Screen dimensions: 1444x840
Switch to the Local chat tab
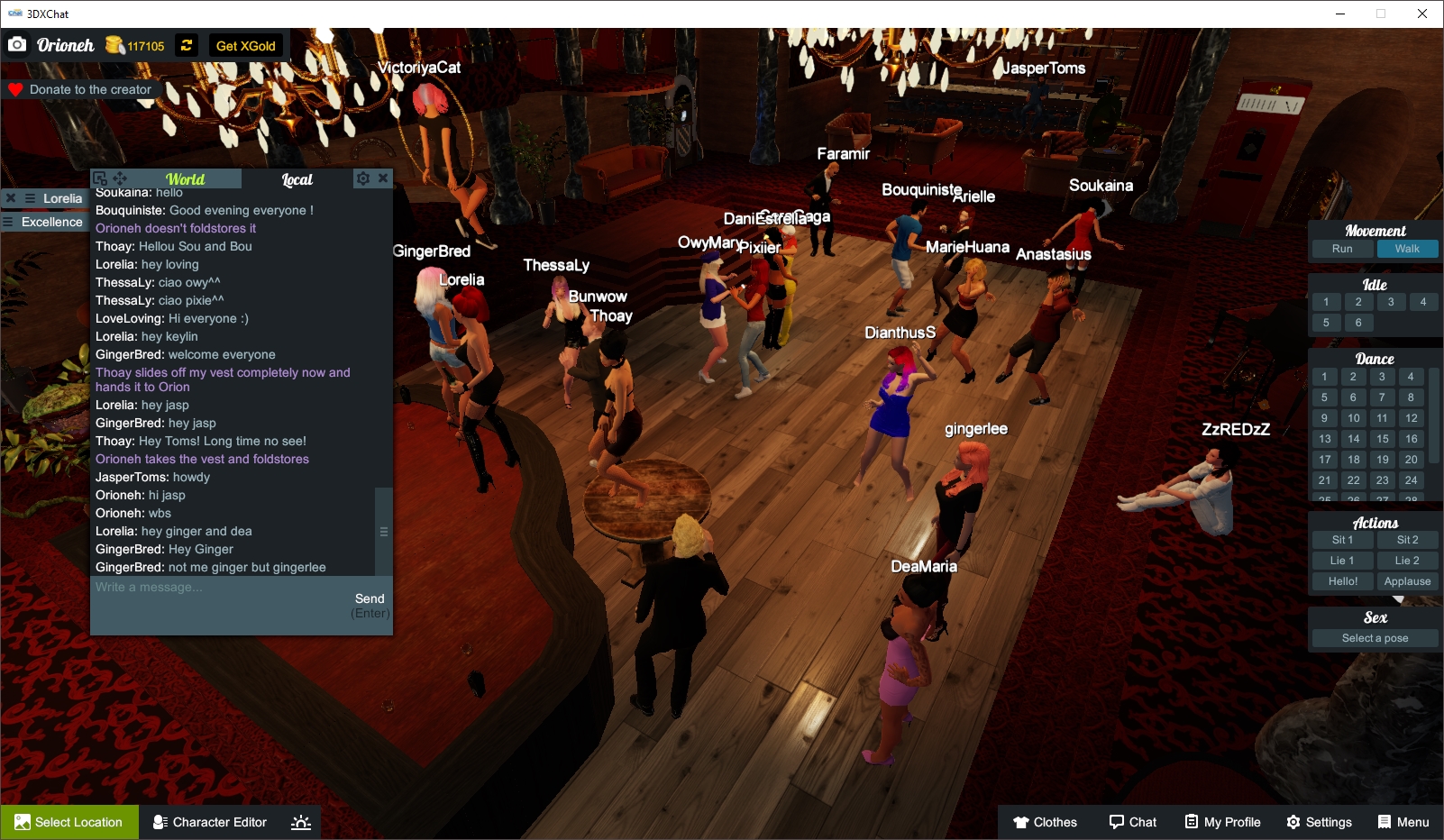pos(299,178)
